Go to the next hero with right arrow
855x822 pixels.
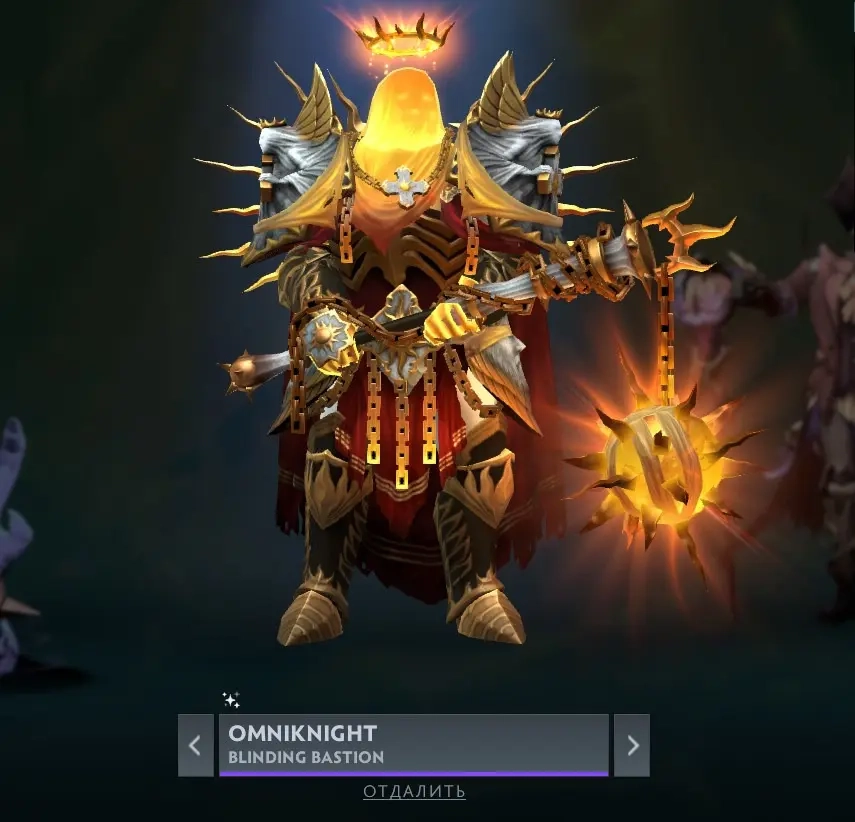click(x=632, y=745)
